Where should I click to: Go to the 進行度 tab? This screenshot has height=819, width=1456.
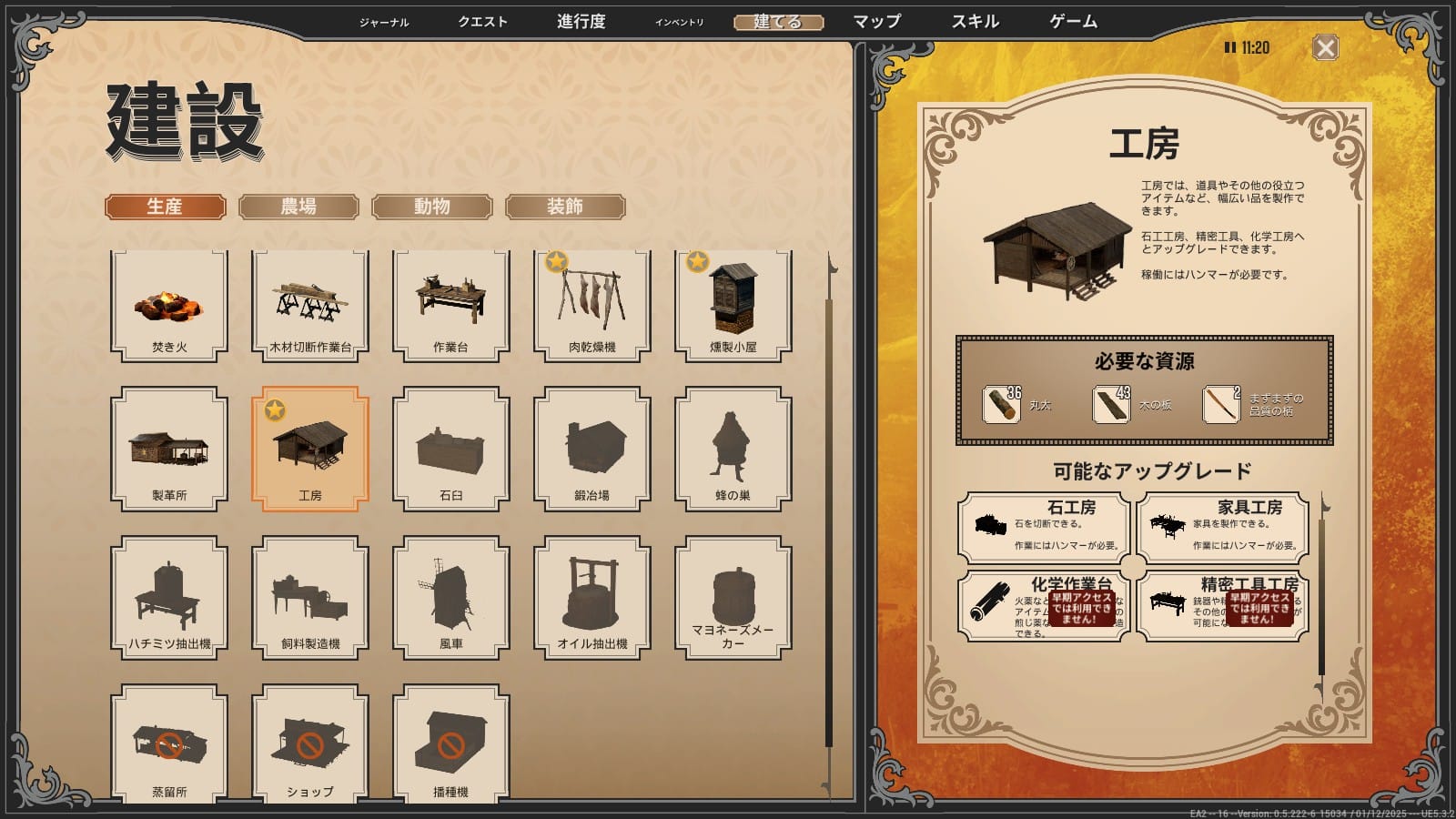[581, 22]
